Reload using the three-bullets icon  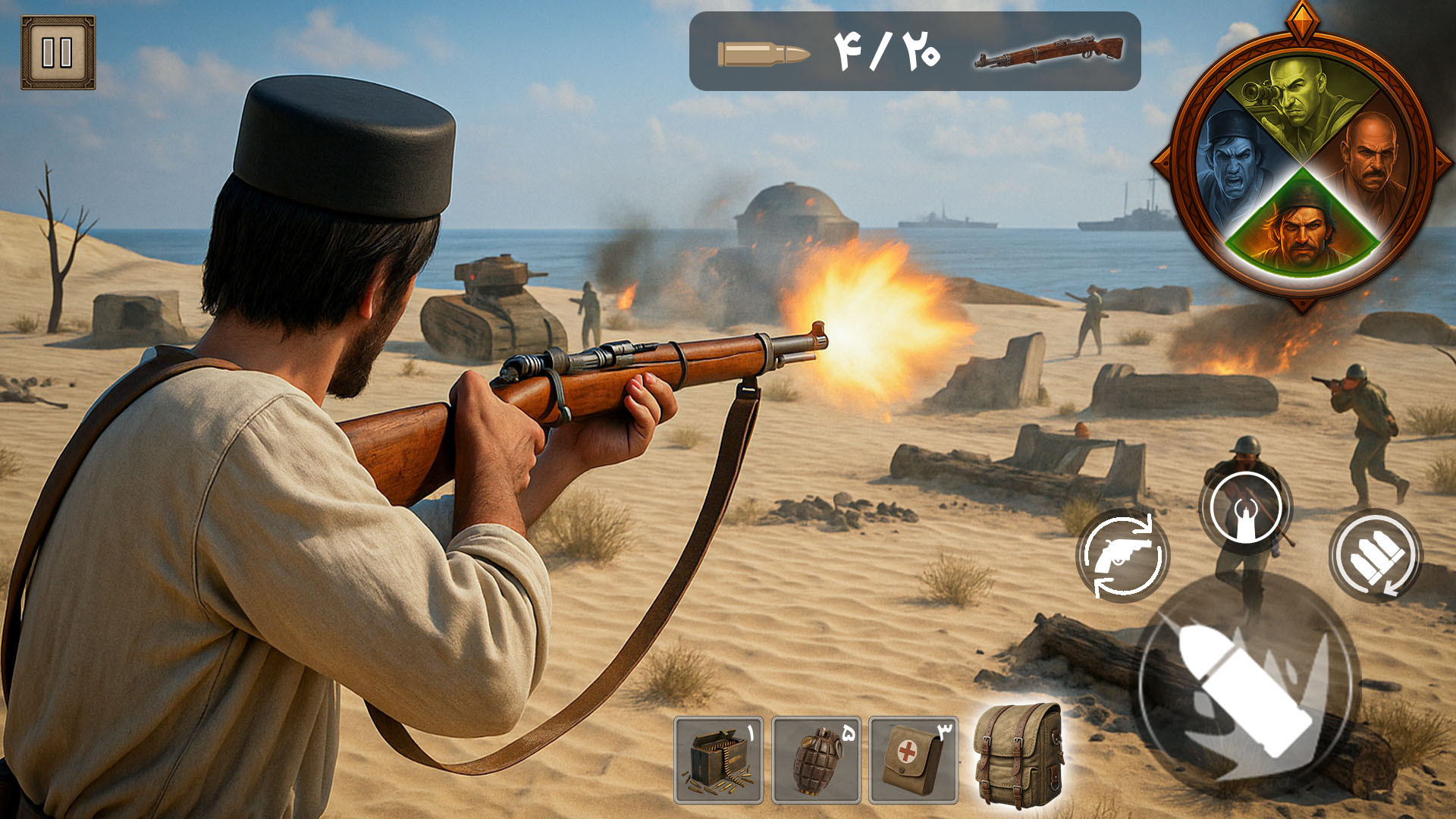pos(1376,556)
